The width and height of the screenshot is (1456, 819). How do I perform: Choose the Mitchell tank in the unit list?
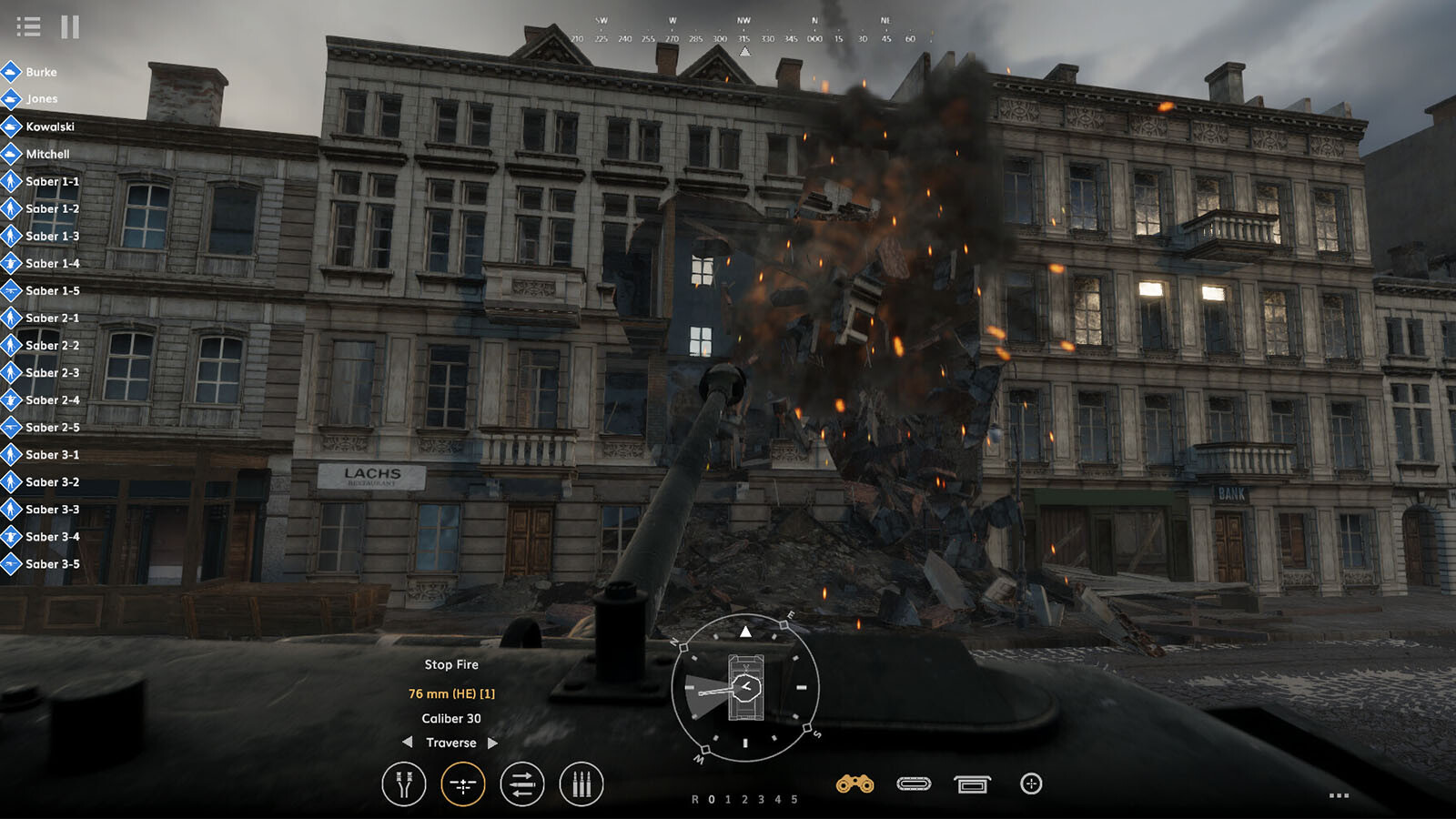(x=46, y=154)
